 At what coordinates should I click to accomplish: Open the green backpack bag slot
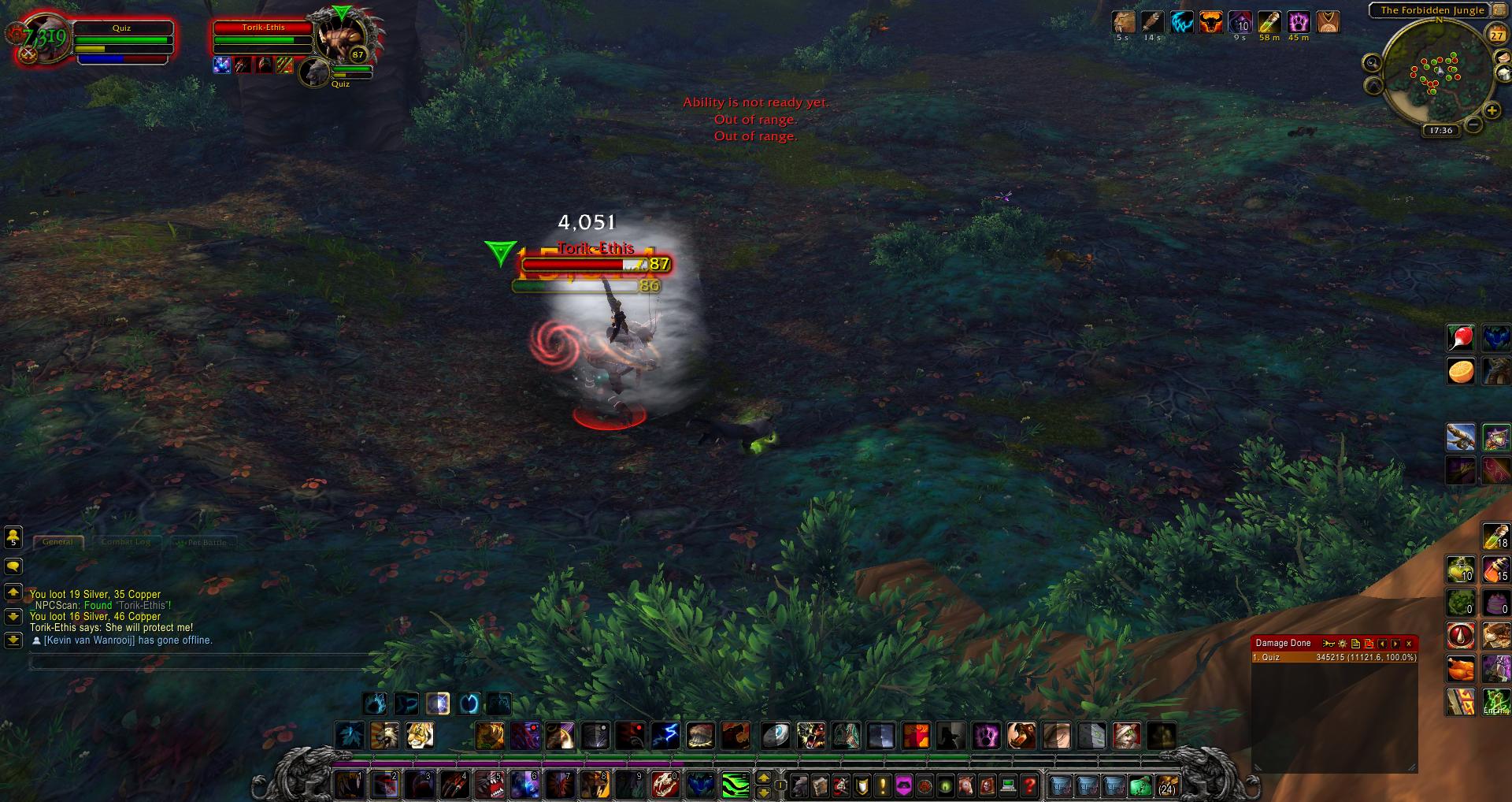pos(1140,785)
